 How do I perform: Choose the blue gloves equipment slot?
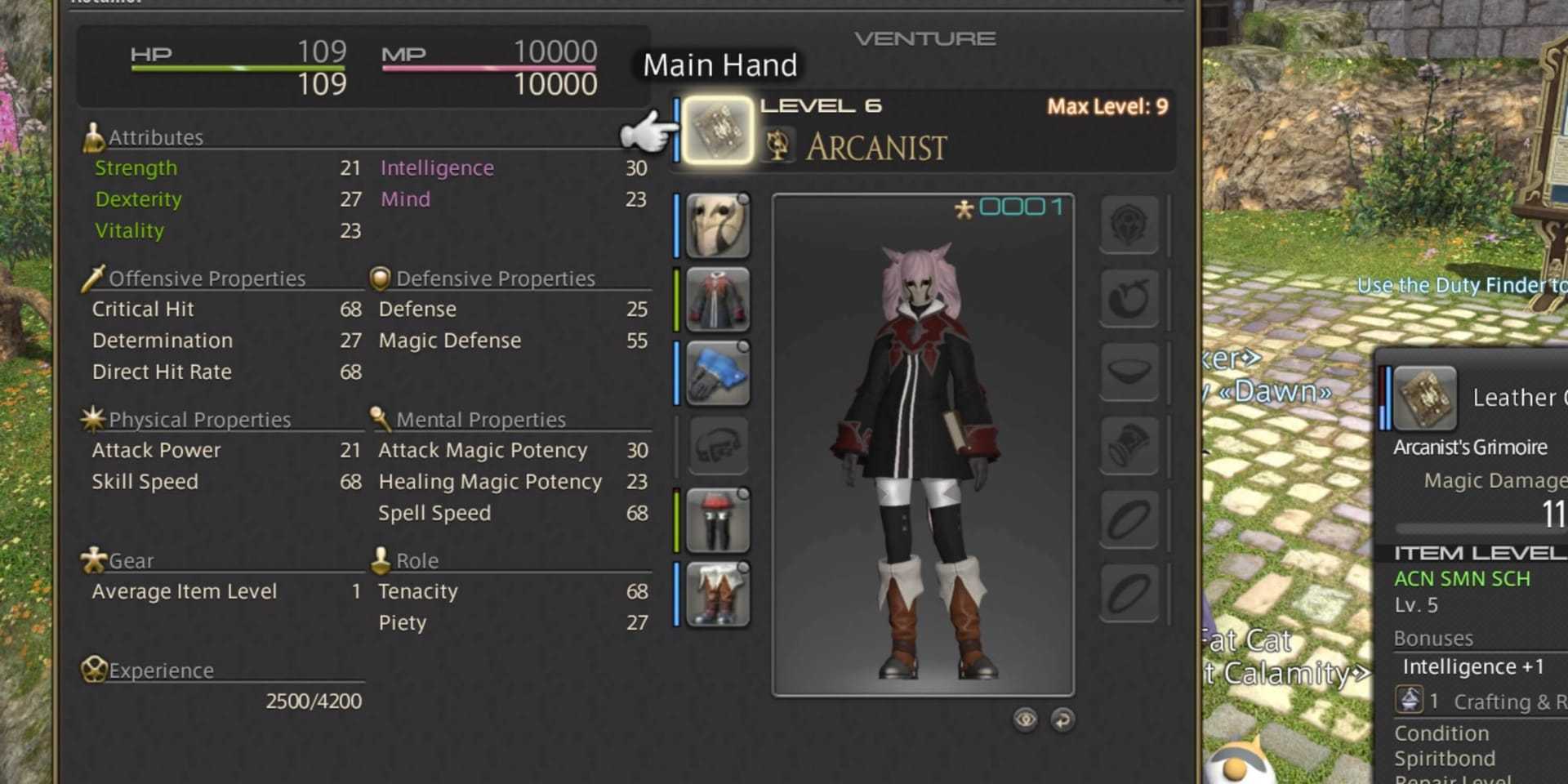[x=717, y=373]
